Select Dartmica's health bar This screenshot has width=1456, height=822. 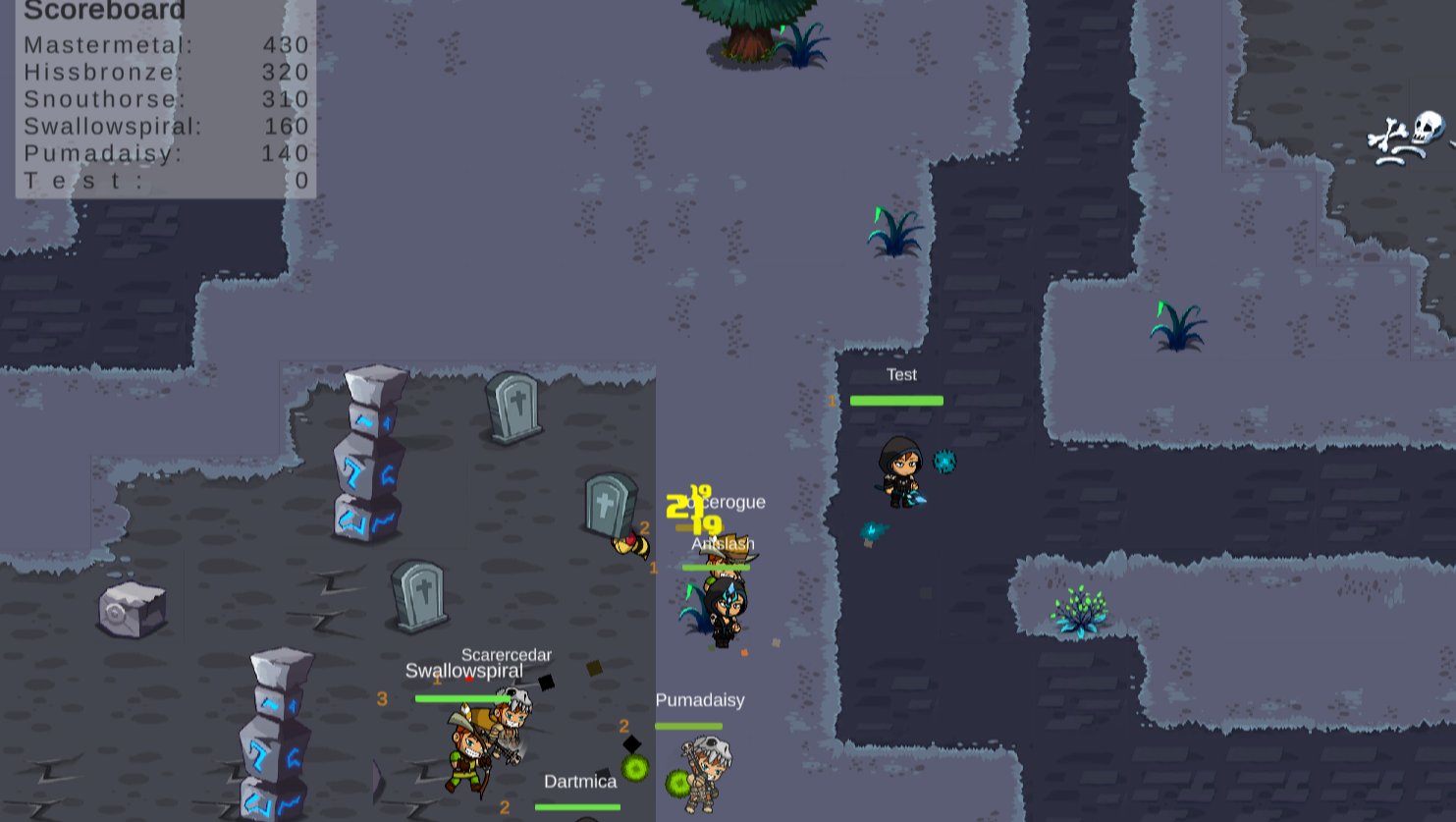pyautogui.click(x=577, y=807)
